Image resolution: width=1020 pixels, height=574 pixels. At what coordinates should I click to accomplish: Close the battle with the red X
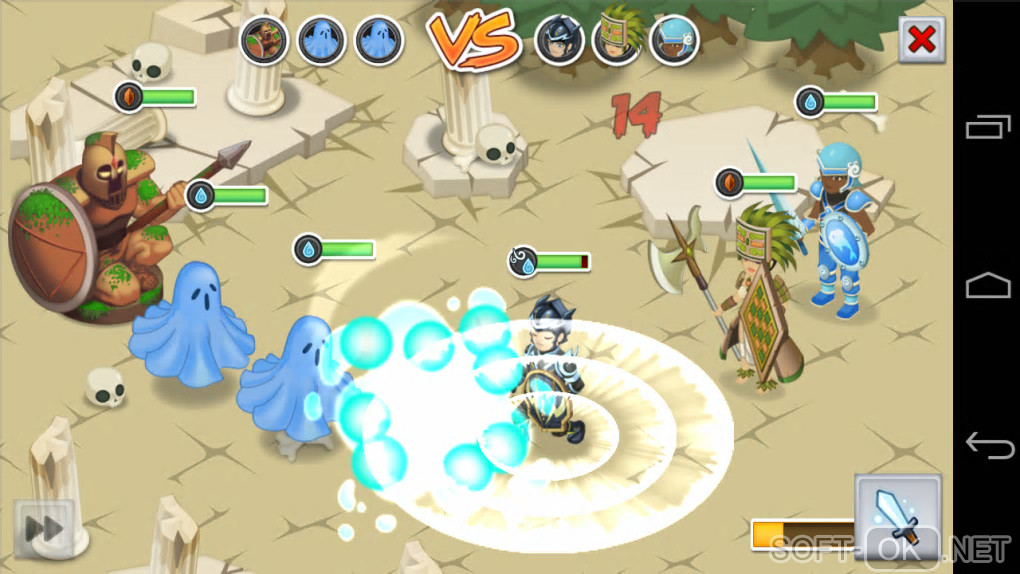click(x=921, y=41)
